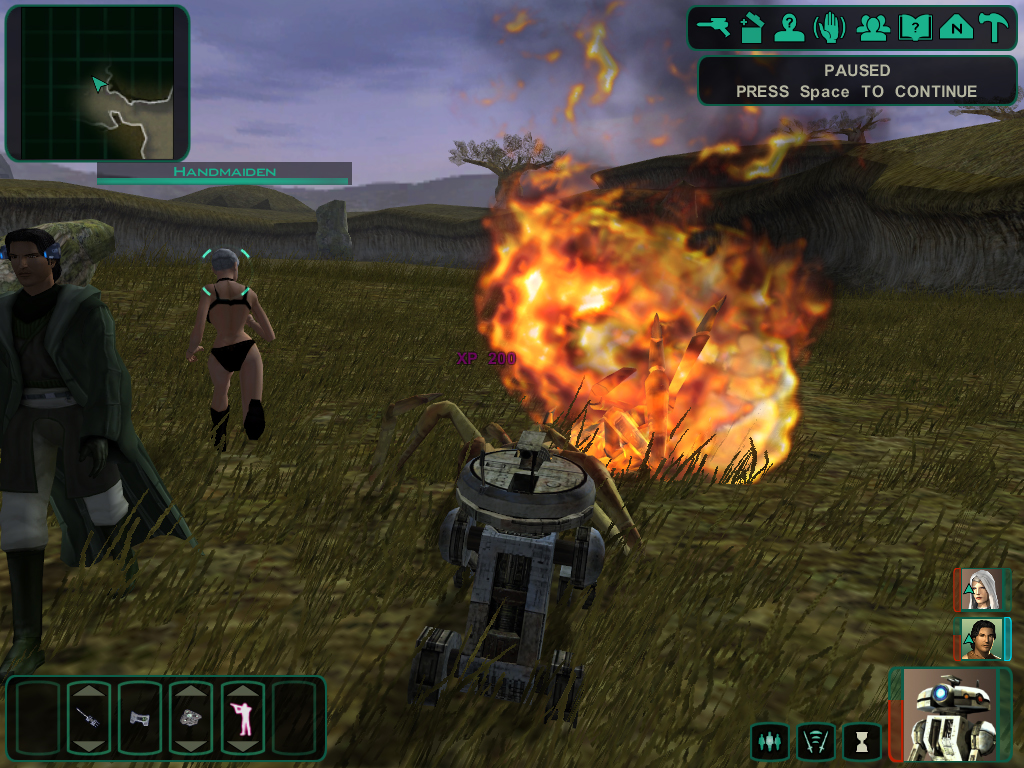
Task: Toggle stealth mode with the crossed-swords button
Action: point(815,742)
